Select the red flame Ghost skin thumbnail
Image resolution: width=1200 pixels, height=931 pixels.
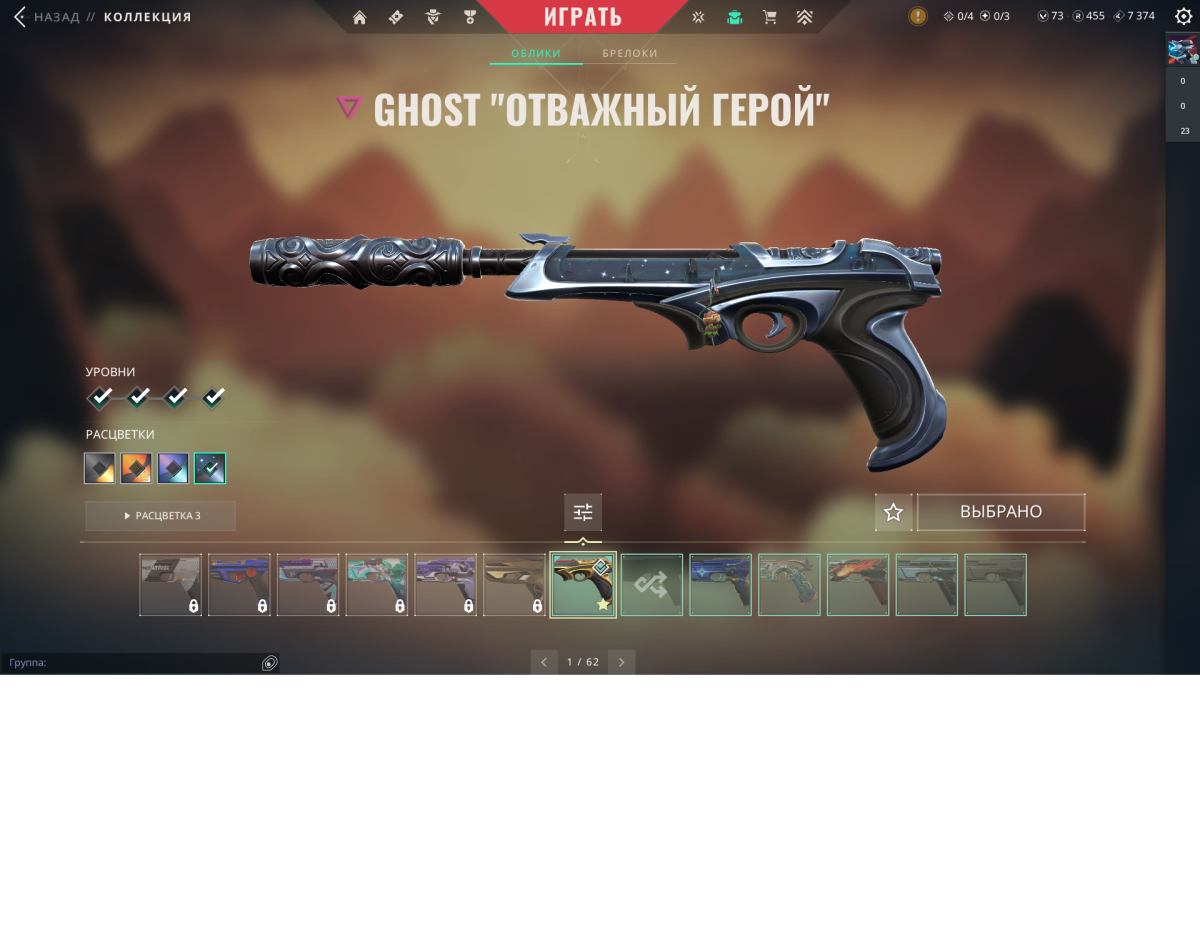click(x=858, y=585)
